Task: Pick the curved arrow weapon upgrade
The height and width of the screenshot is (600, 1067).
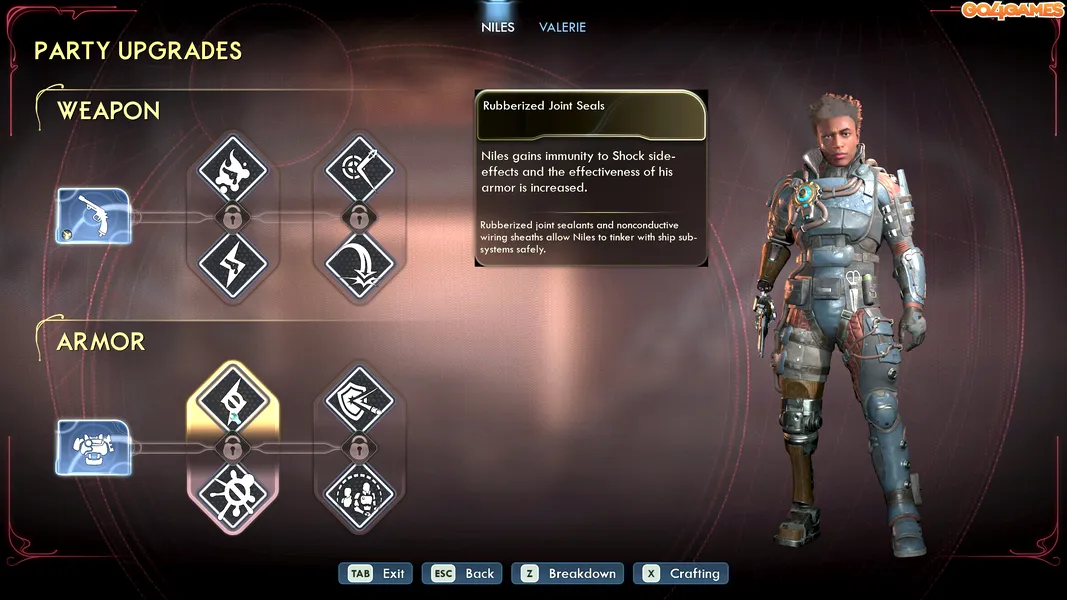Action: click(x=359, y=264)
